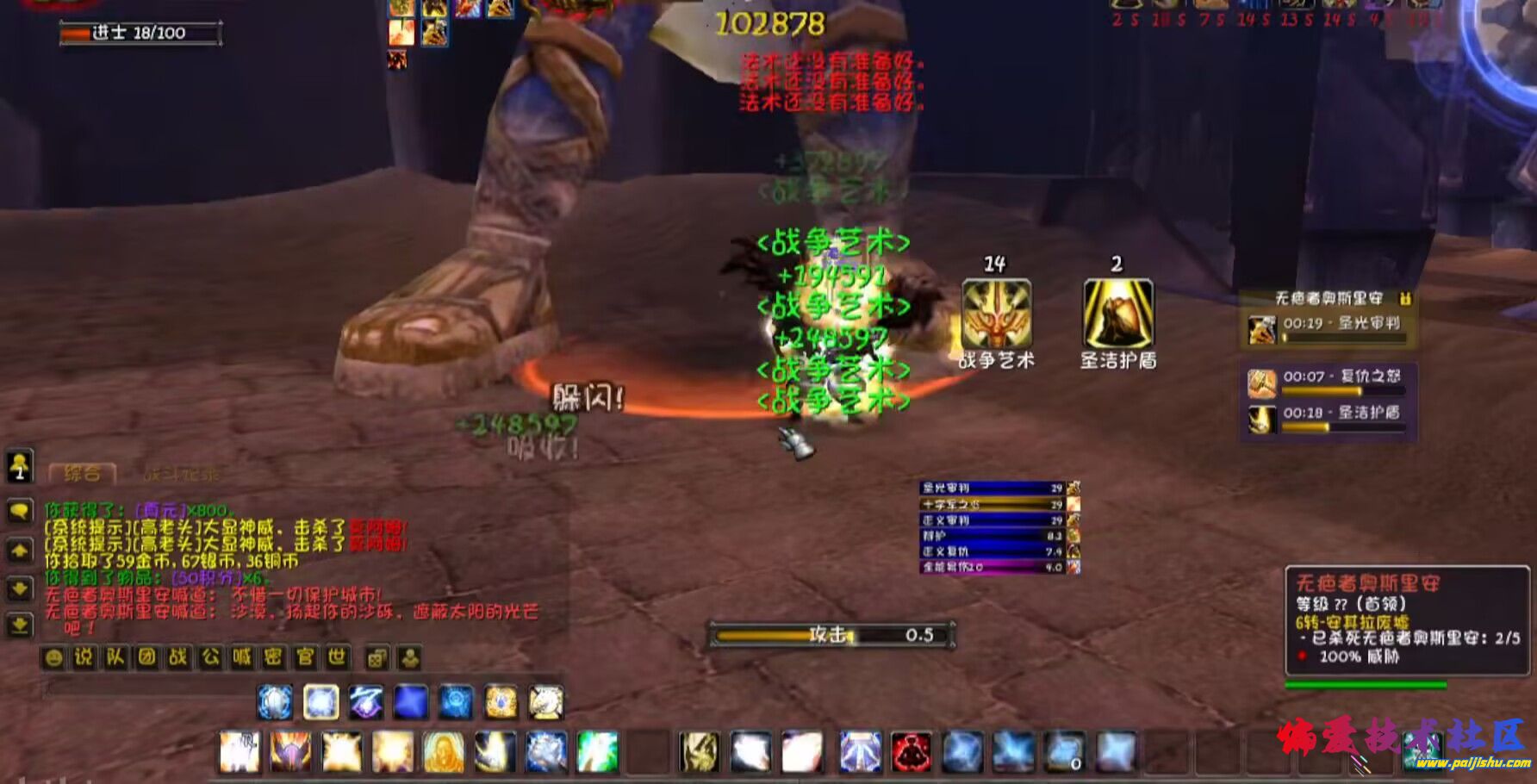This screenshot has height=784, width=1537.
Task: Activate the red meditating figure ability
Action: [x=911, y=752]
